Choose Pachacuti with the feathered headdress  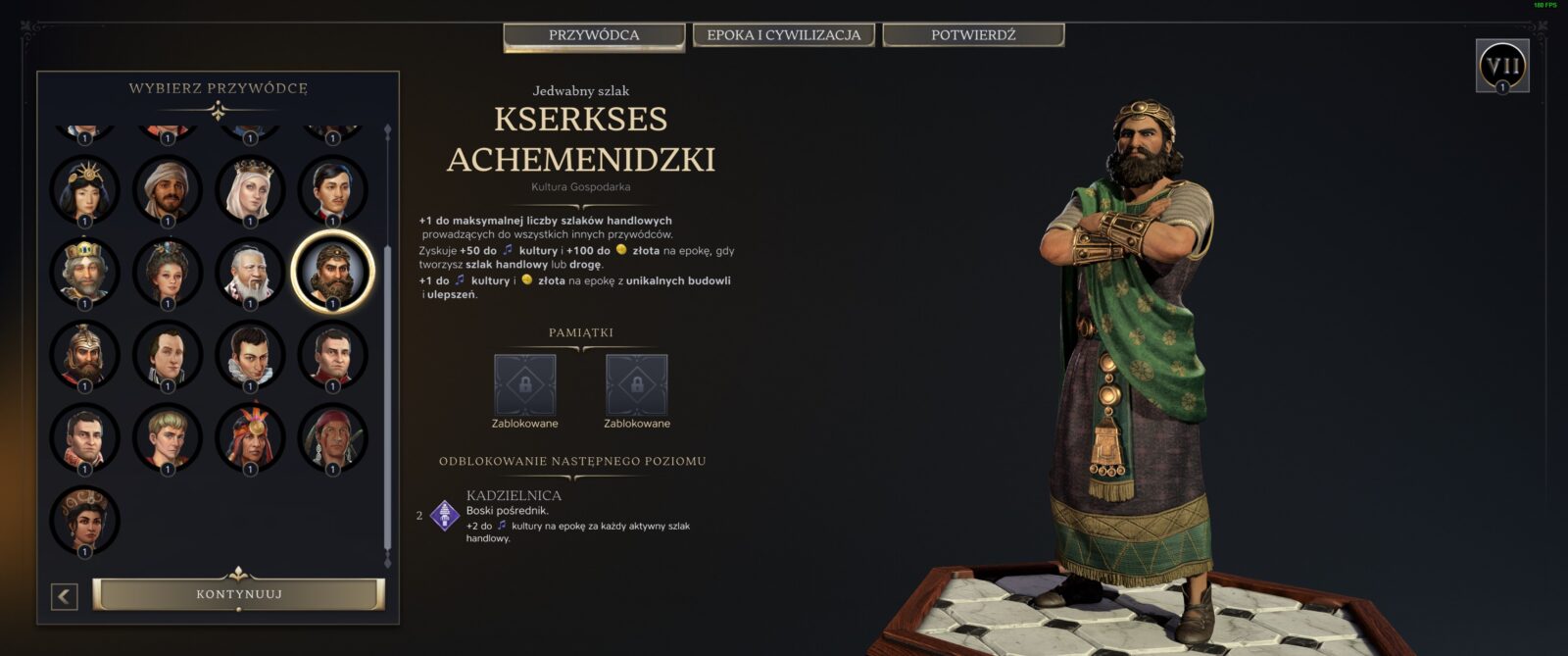point(250,437)
